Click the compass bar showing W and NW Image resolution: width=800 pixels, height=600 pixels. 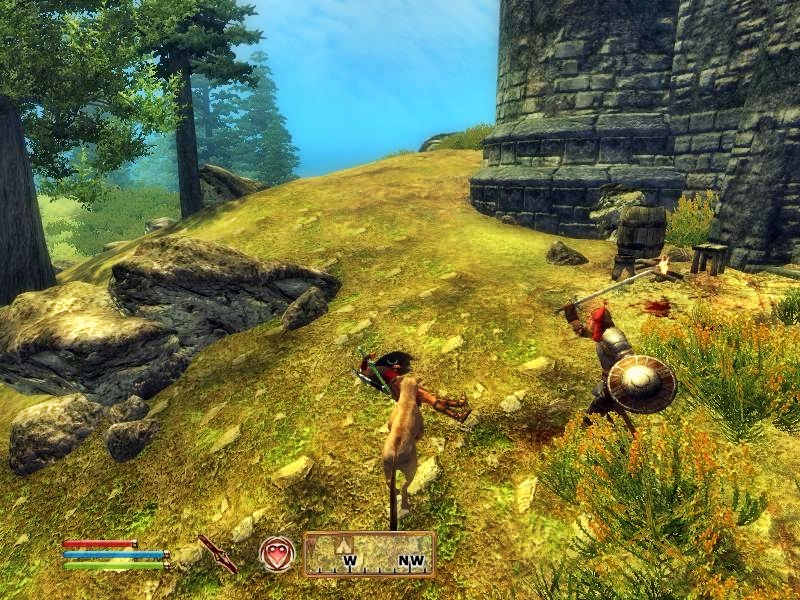point(369,554)
